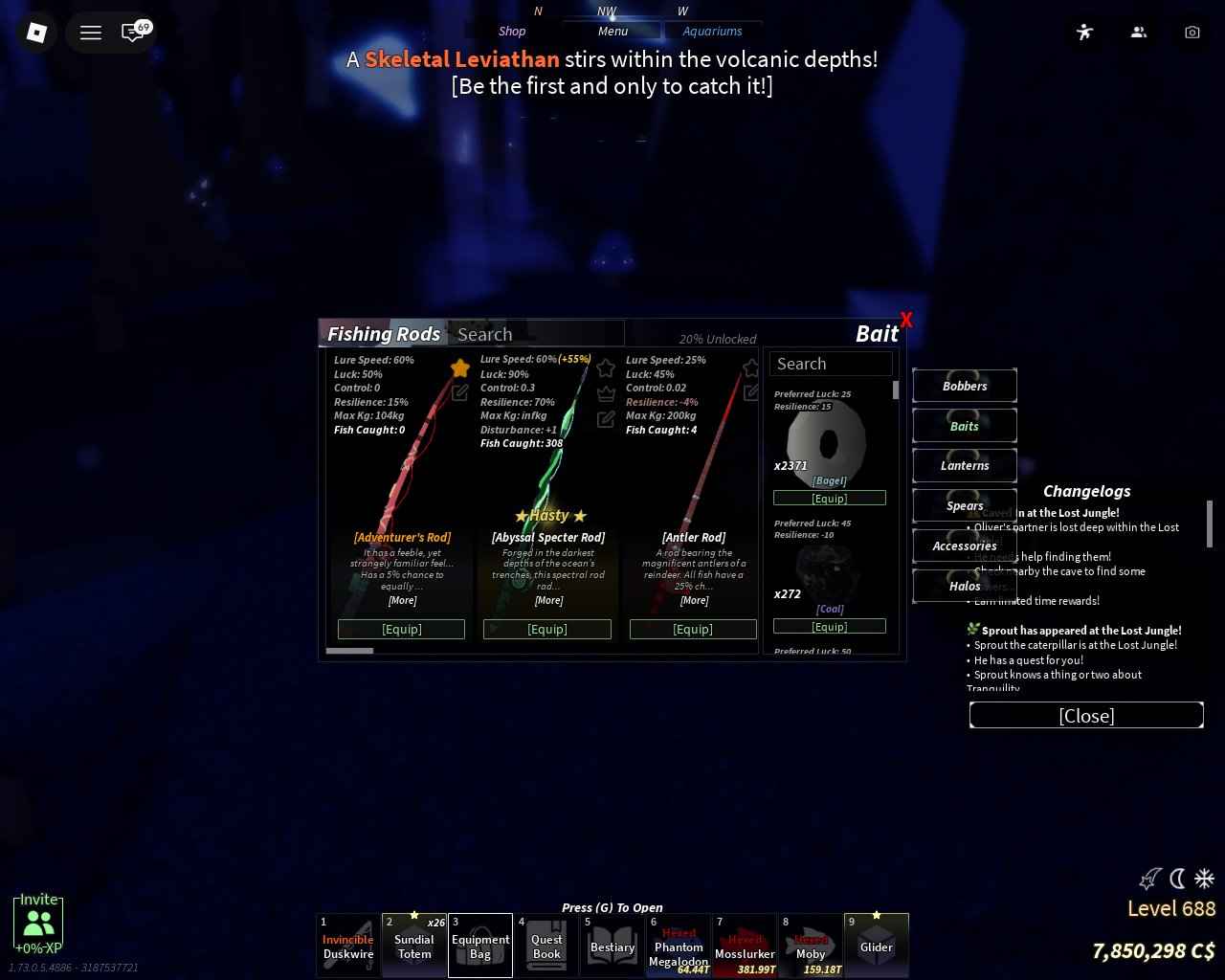This screenshot has width=1225, height=980.
Task: Expand Abyssal Specter Rod description with [More]
Action: tap(547, 600)
